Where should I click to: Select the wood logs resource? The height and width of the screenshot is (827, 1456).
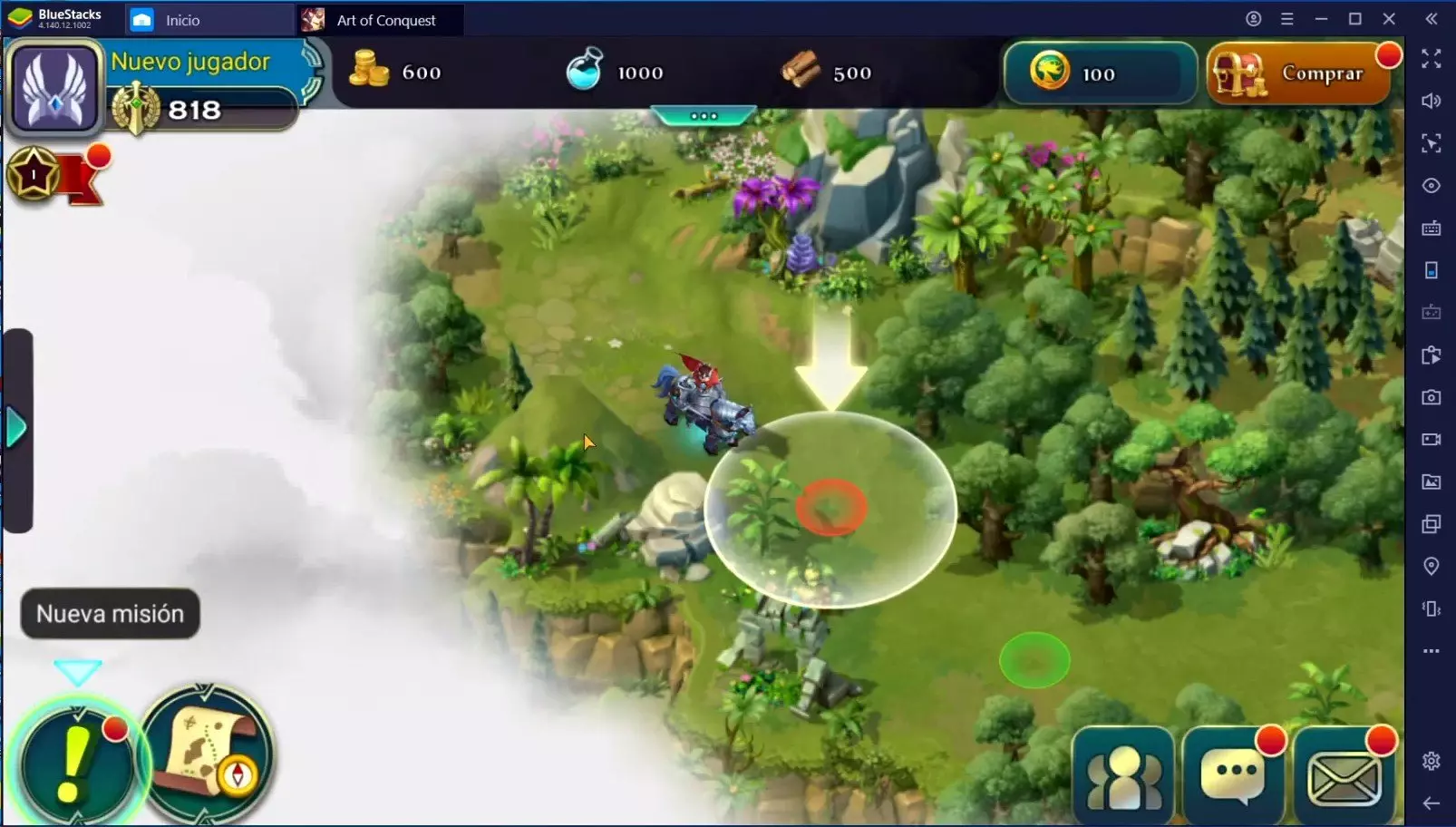pos(826,72)
